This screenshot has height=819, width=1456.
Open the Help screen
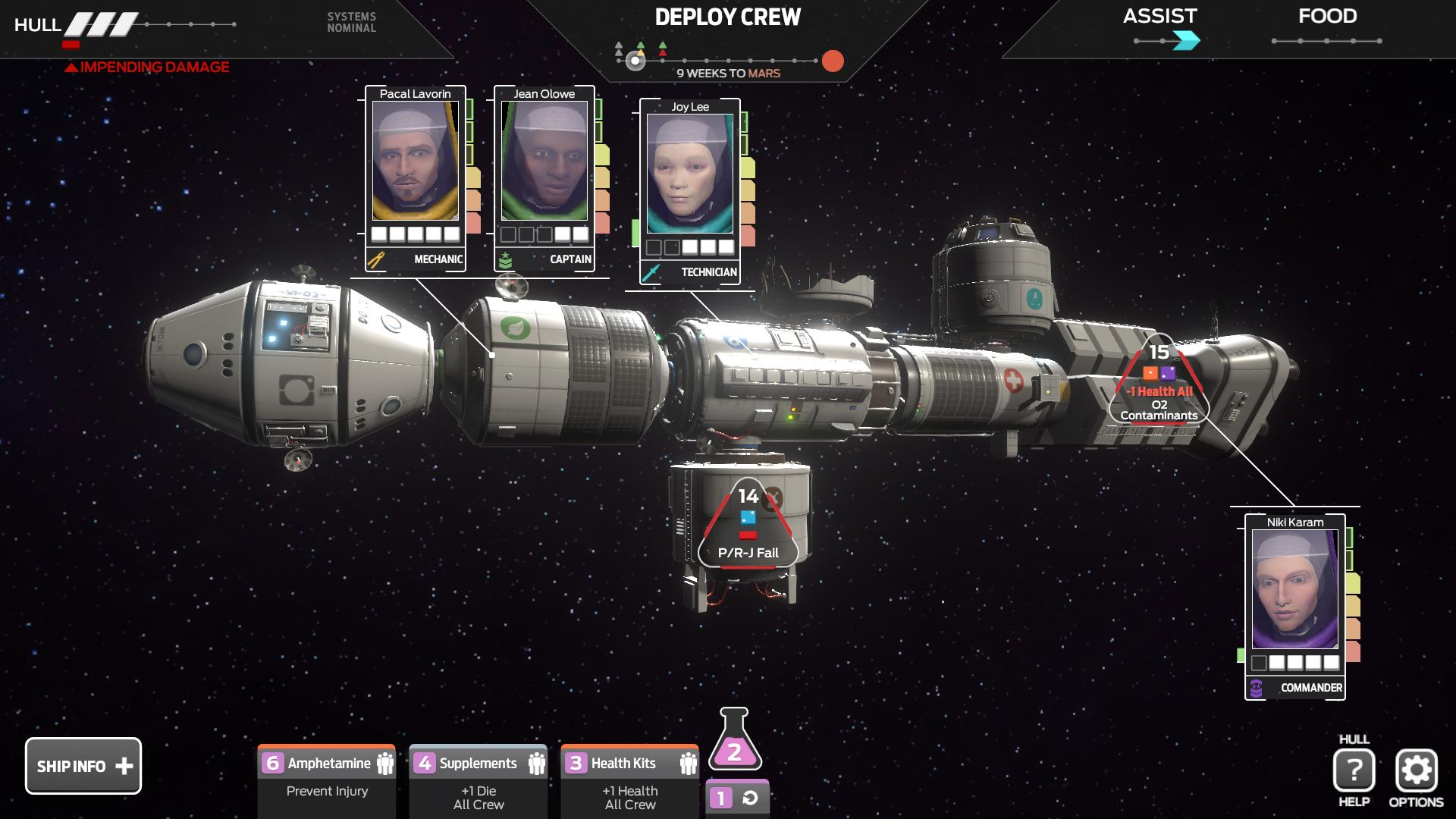point(1354,771)
